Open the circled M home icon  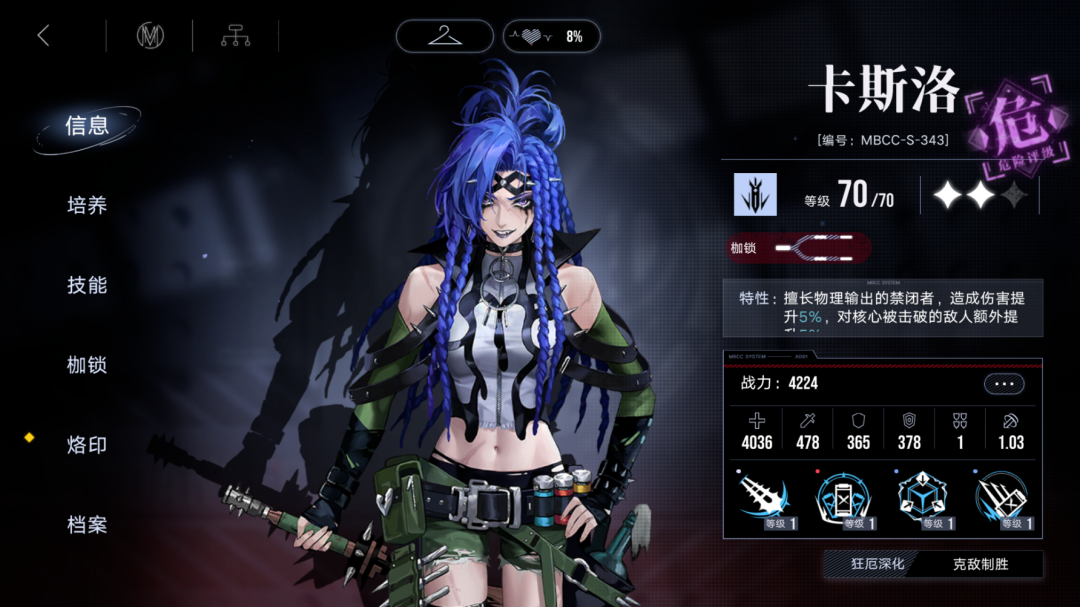click(x=150, y=36)
